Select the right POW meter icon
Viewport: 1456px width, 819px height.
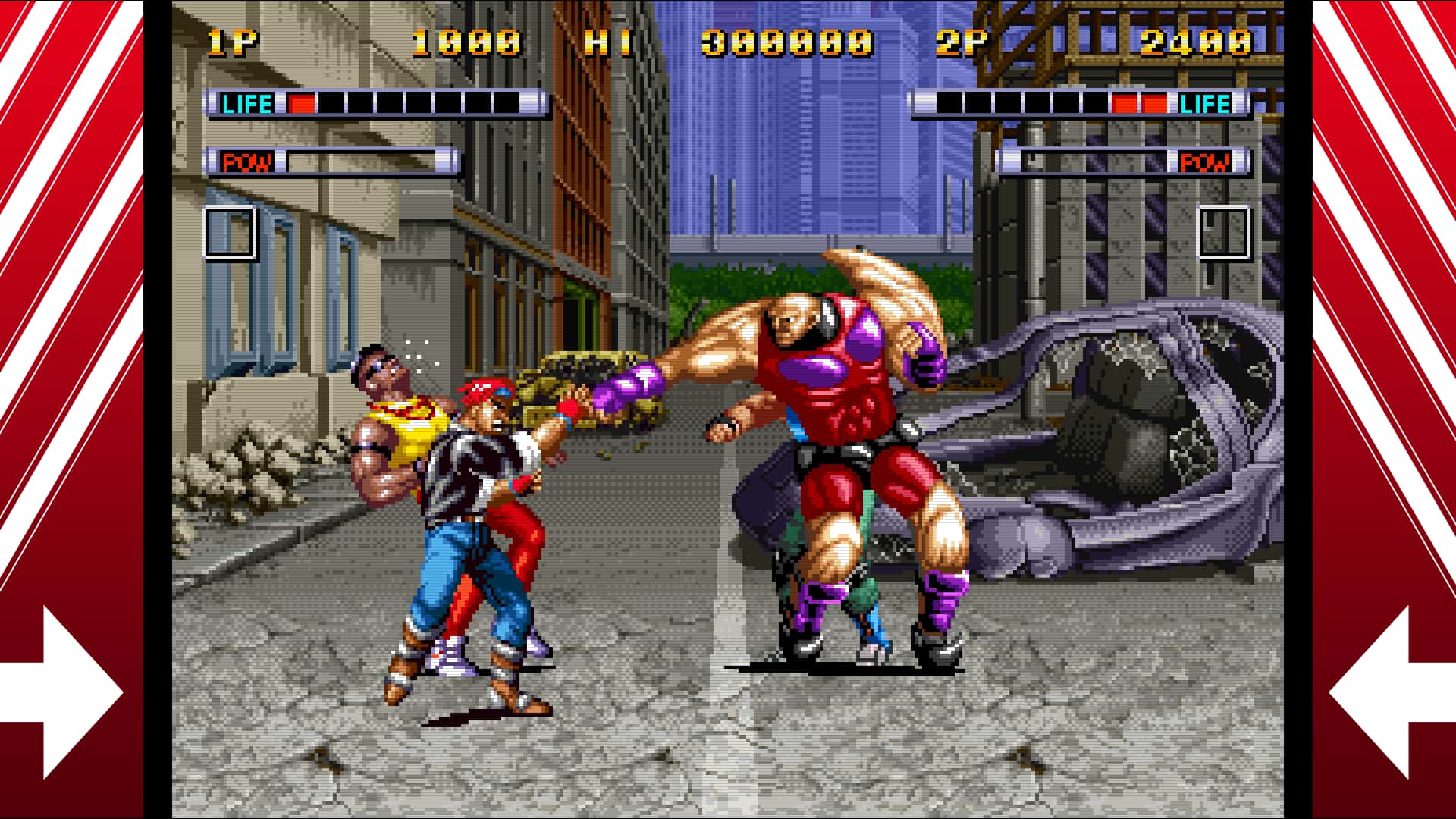click(x=1206, y=162)
